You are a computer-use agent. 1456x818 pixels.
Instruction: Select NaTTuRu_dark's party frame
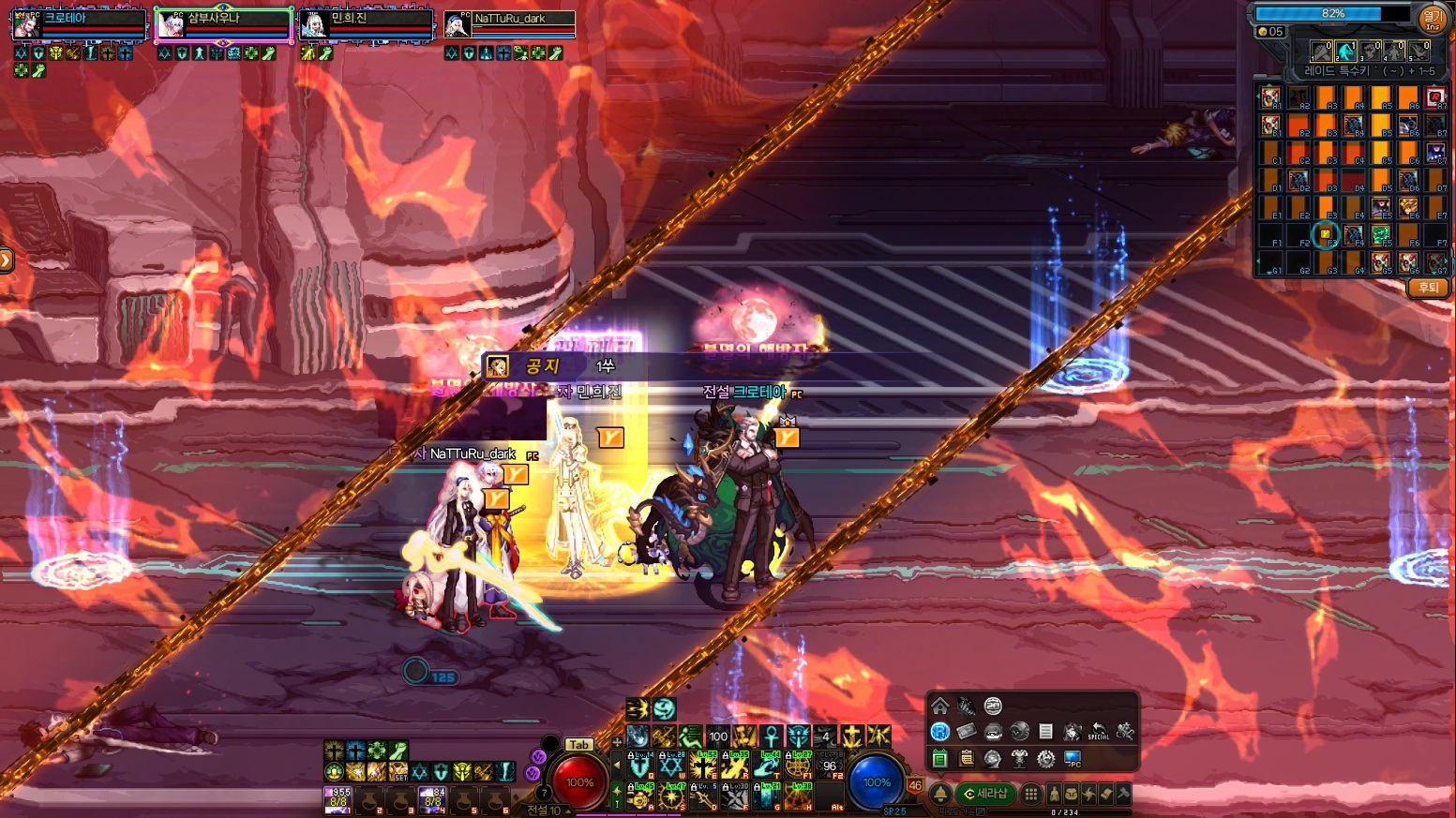(x=509, y=24)
